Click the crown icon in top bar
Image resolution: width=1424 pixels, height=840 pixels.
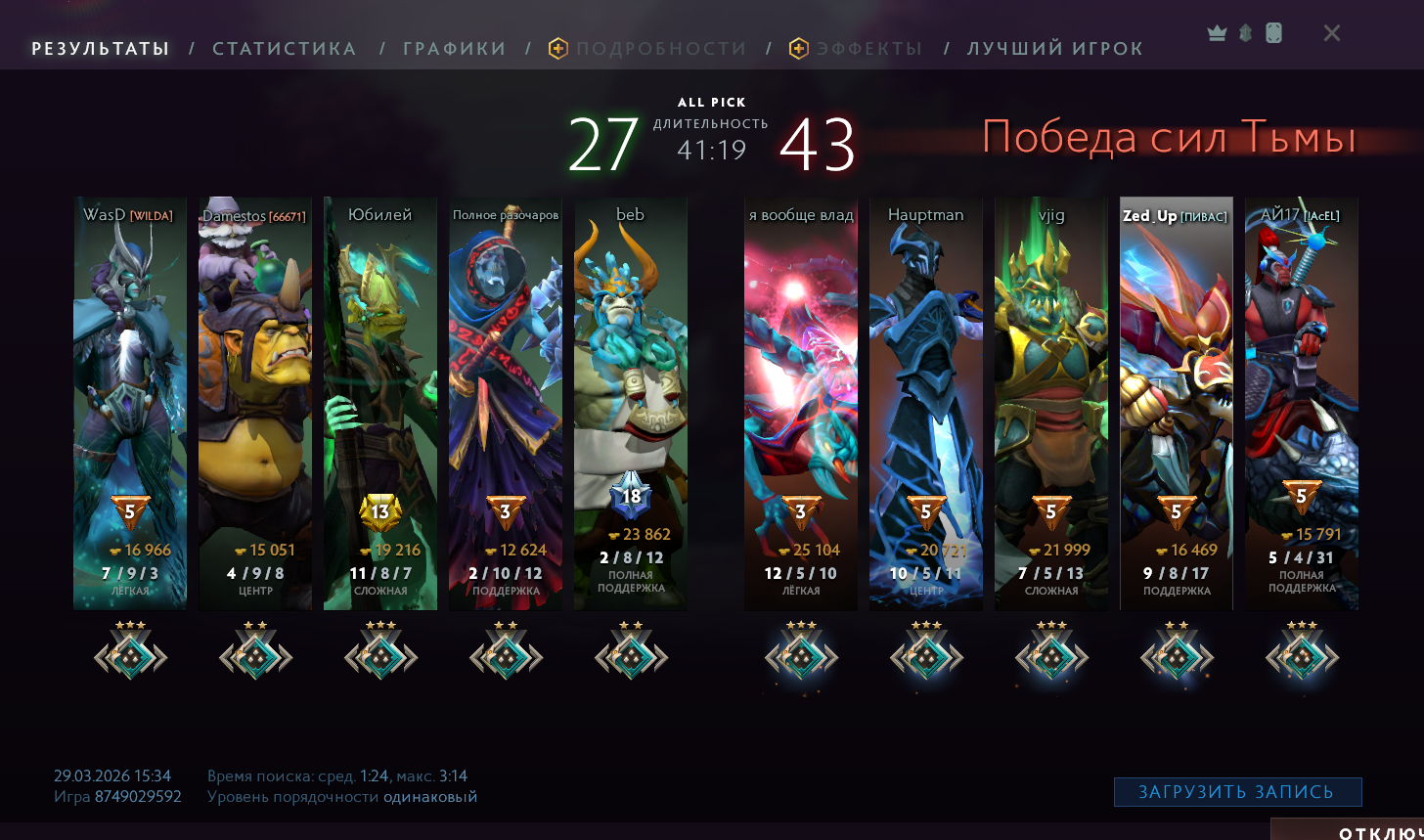click(1217, 33)
